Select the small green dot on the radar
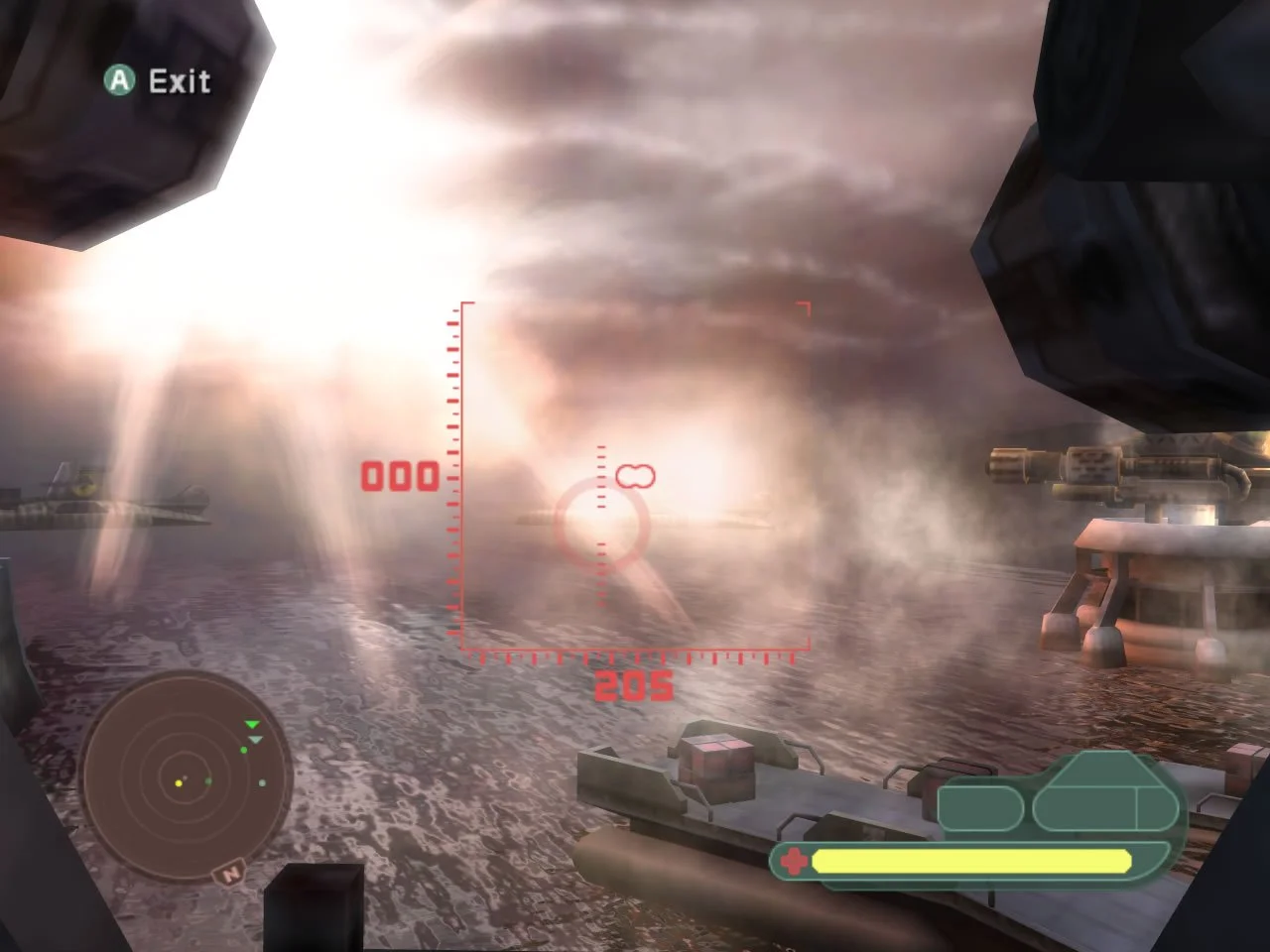 (x=244, y=750)
